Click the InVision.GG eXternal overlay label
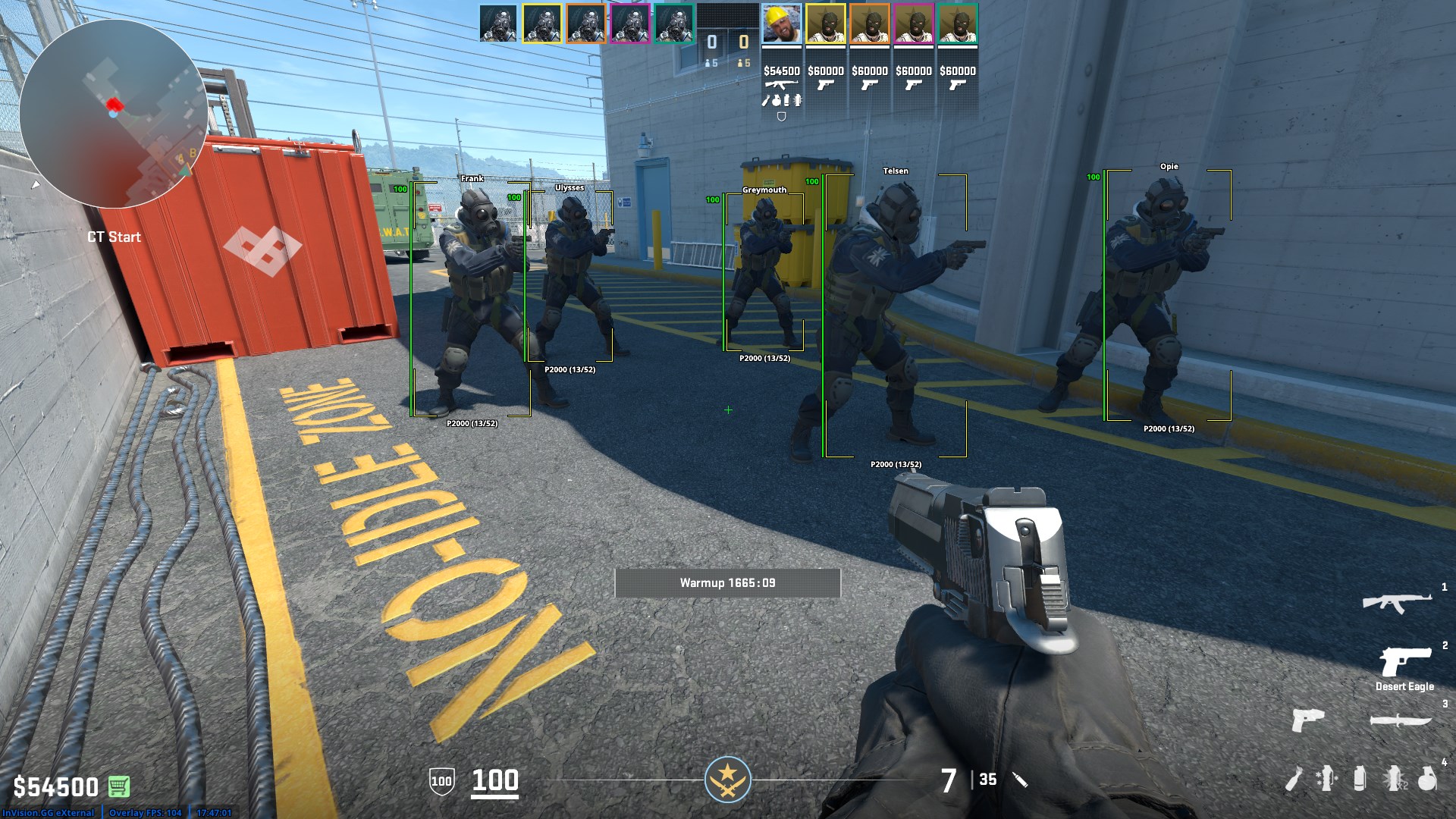This screenshot has width=1456, height=819. [48, 813]
